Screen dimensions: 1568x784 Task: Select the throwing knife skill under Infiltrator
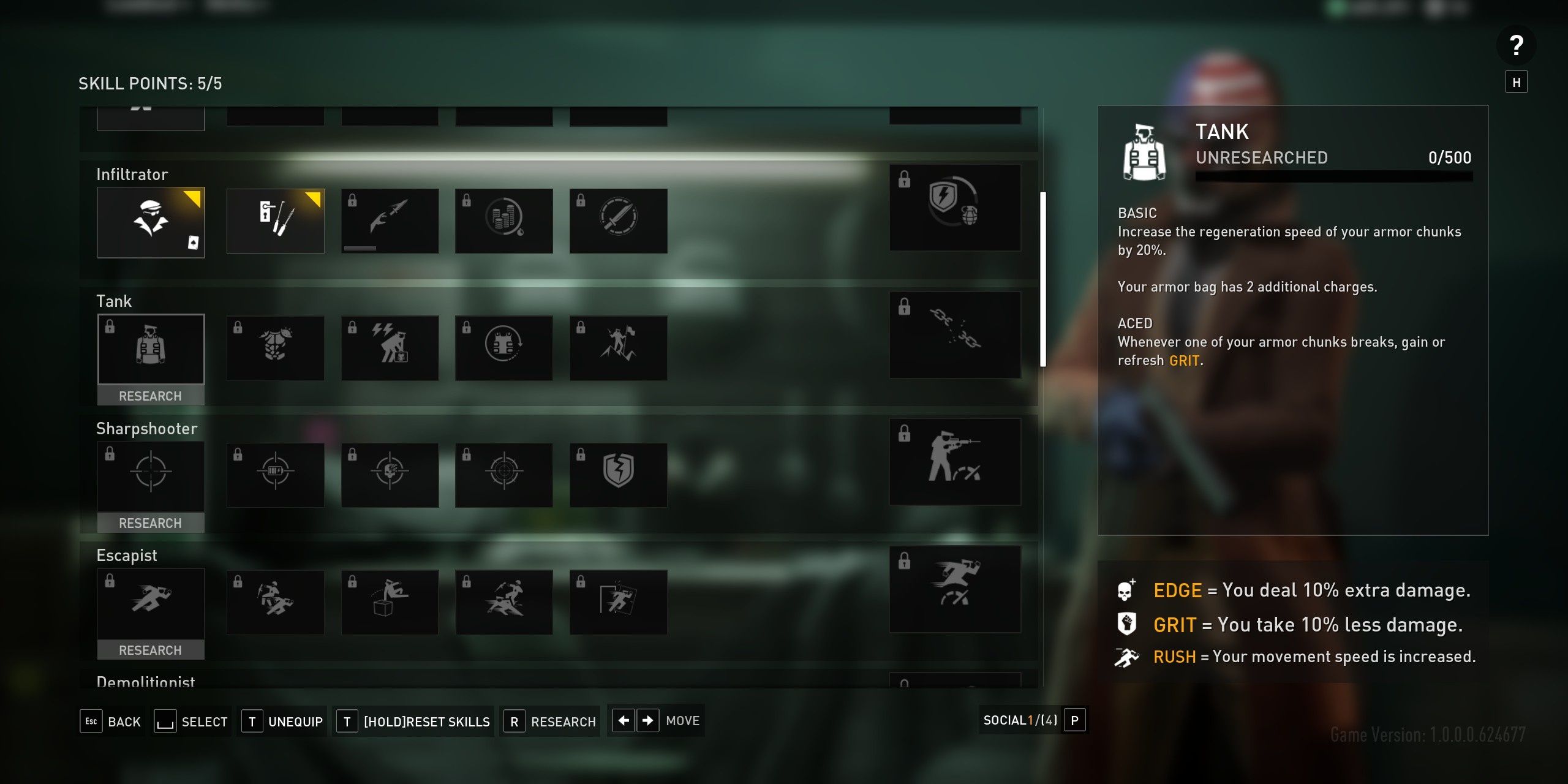pos(390,221)
